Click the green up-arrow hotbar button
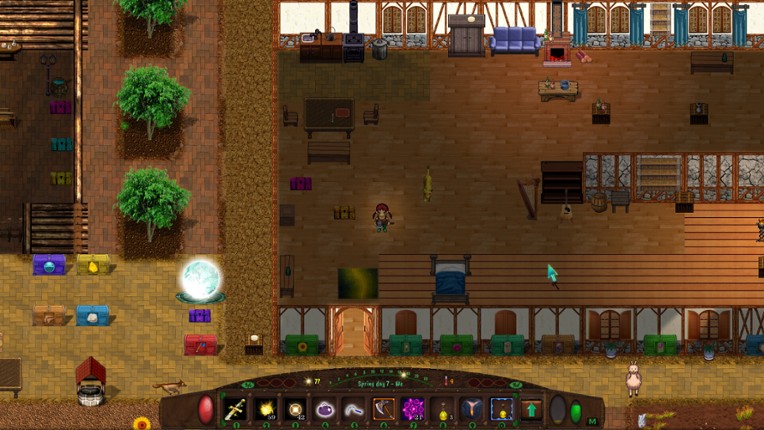 [531, 409]
